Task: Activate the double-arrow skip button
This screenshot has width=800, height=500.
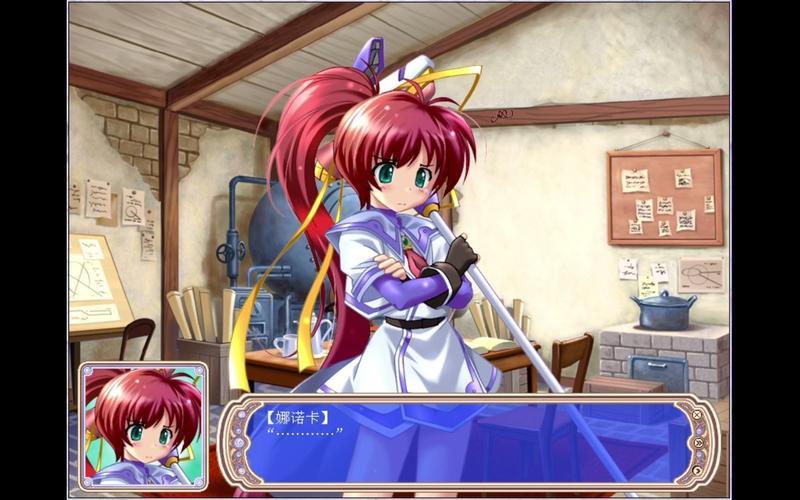Action: (x=699, y=442)
